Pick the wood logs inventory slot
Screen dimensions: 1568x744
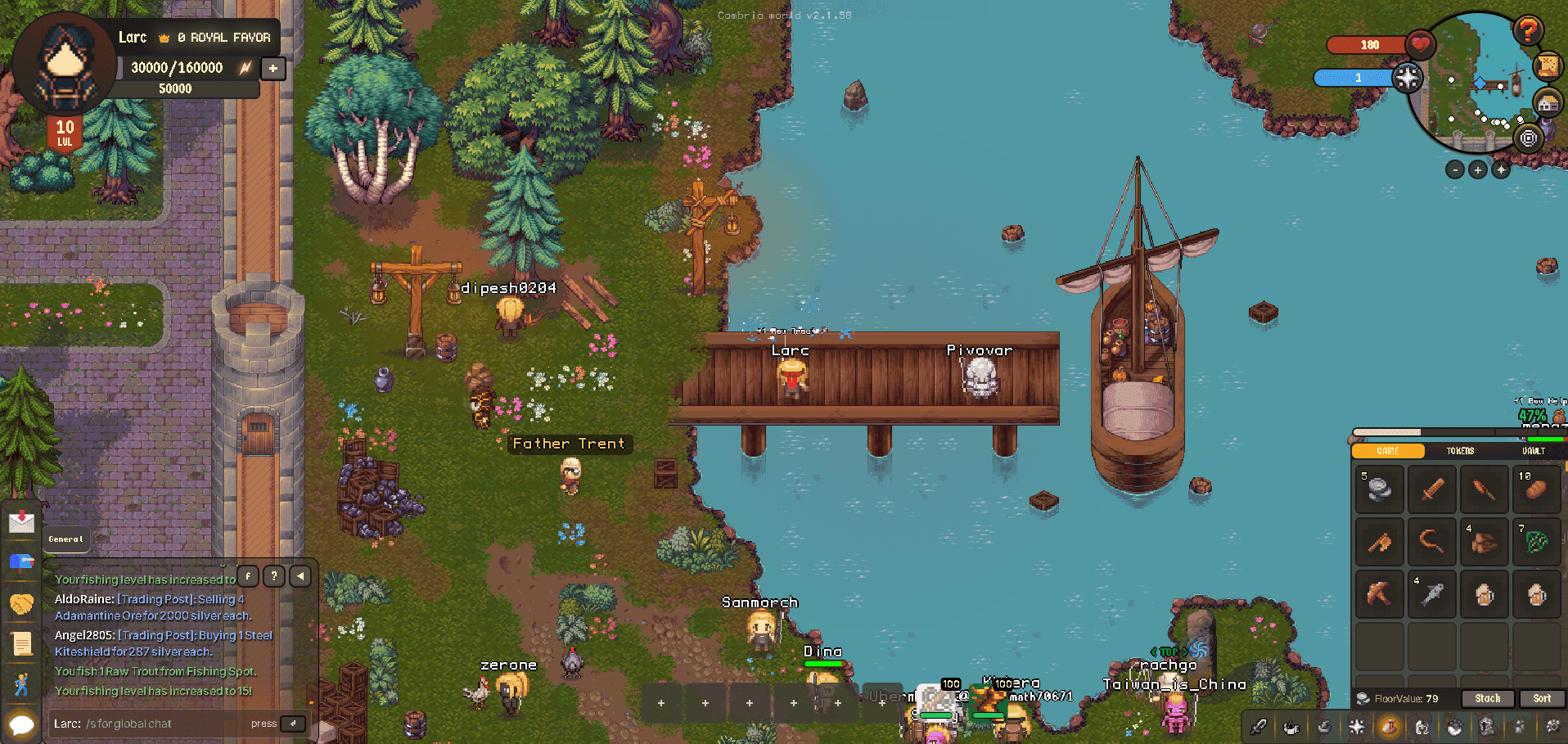[1484, 541]
